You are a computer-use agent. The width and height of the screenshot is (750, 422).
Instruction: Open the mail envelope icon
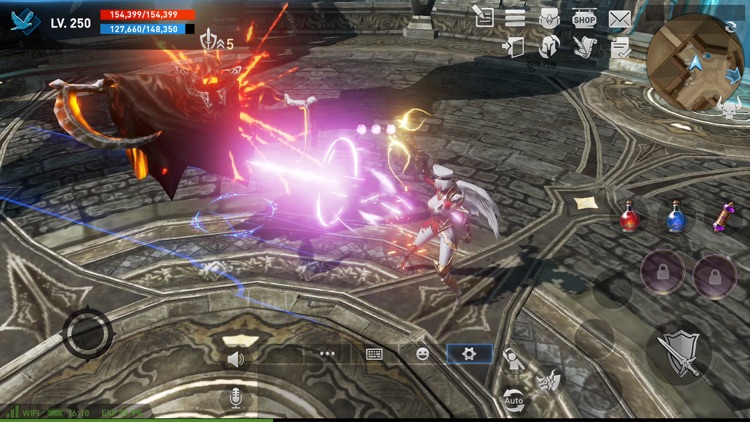620,18
